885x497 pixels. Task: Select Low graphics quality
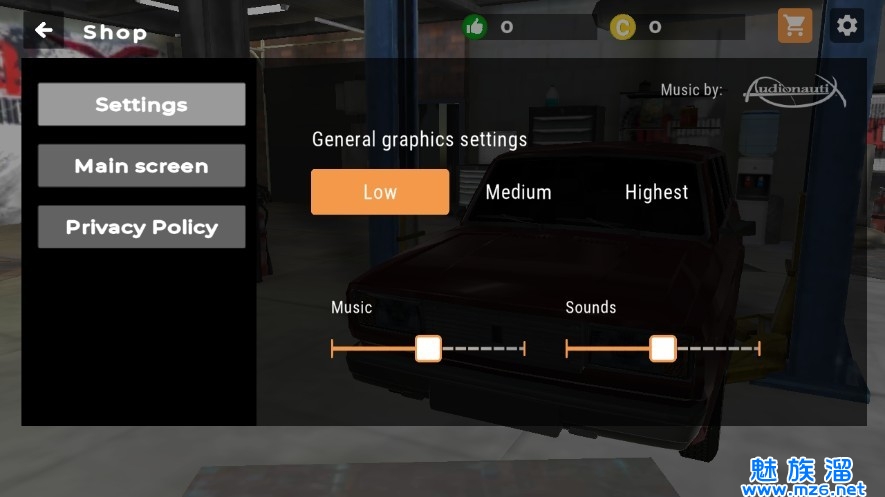point(380,192)
